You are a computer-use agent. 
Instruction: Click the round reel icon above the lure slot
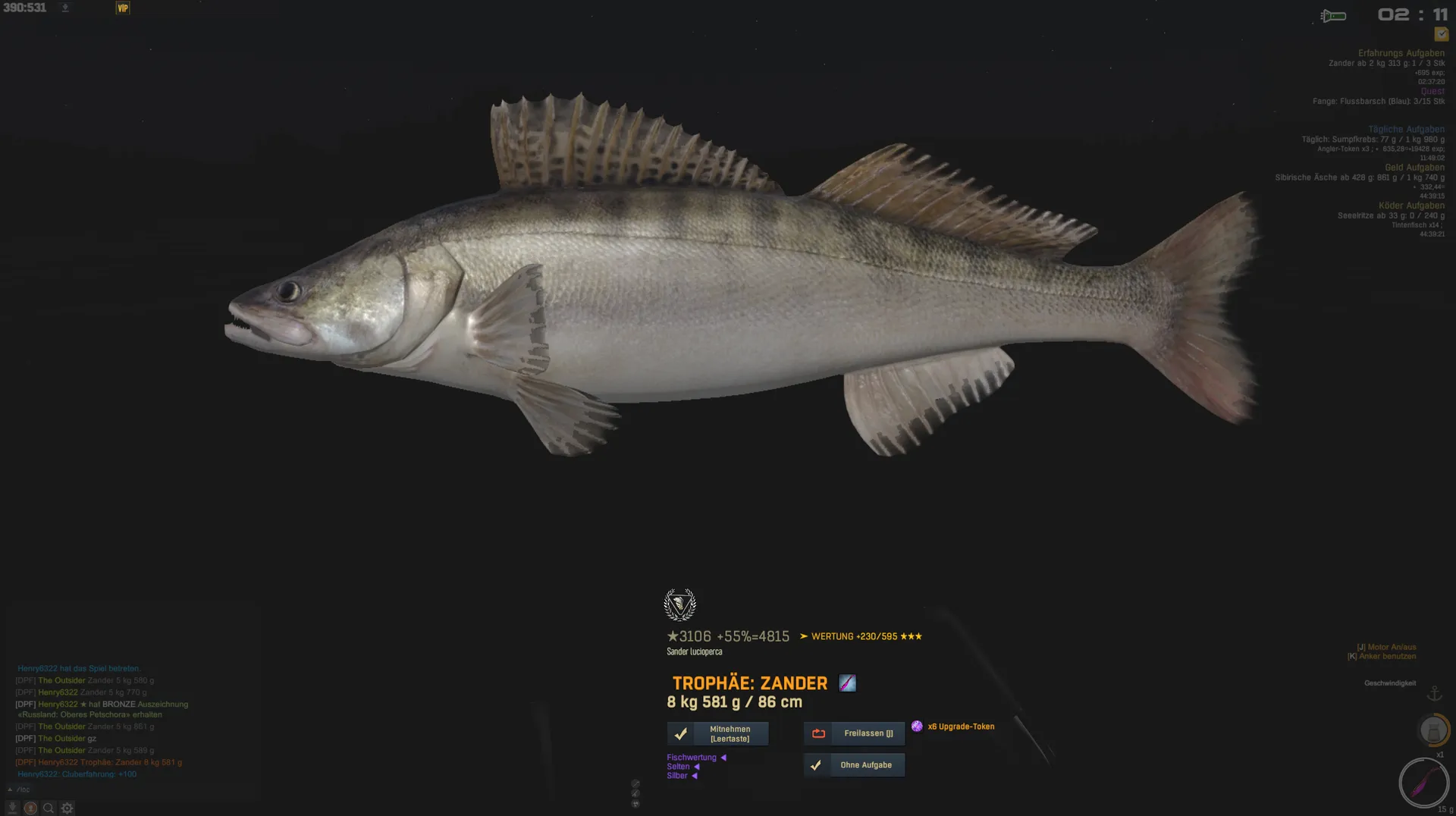[x=1432, y=730]
